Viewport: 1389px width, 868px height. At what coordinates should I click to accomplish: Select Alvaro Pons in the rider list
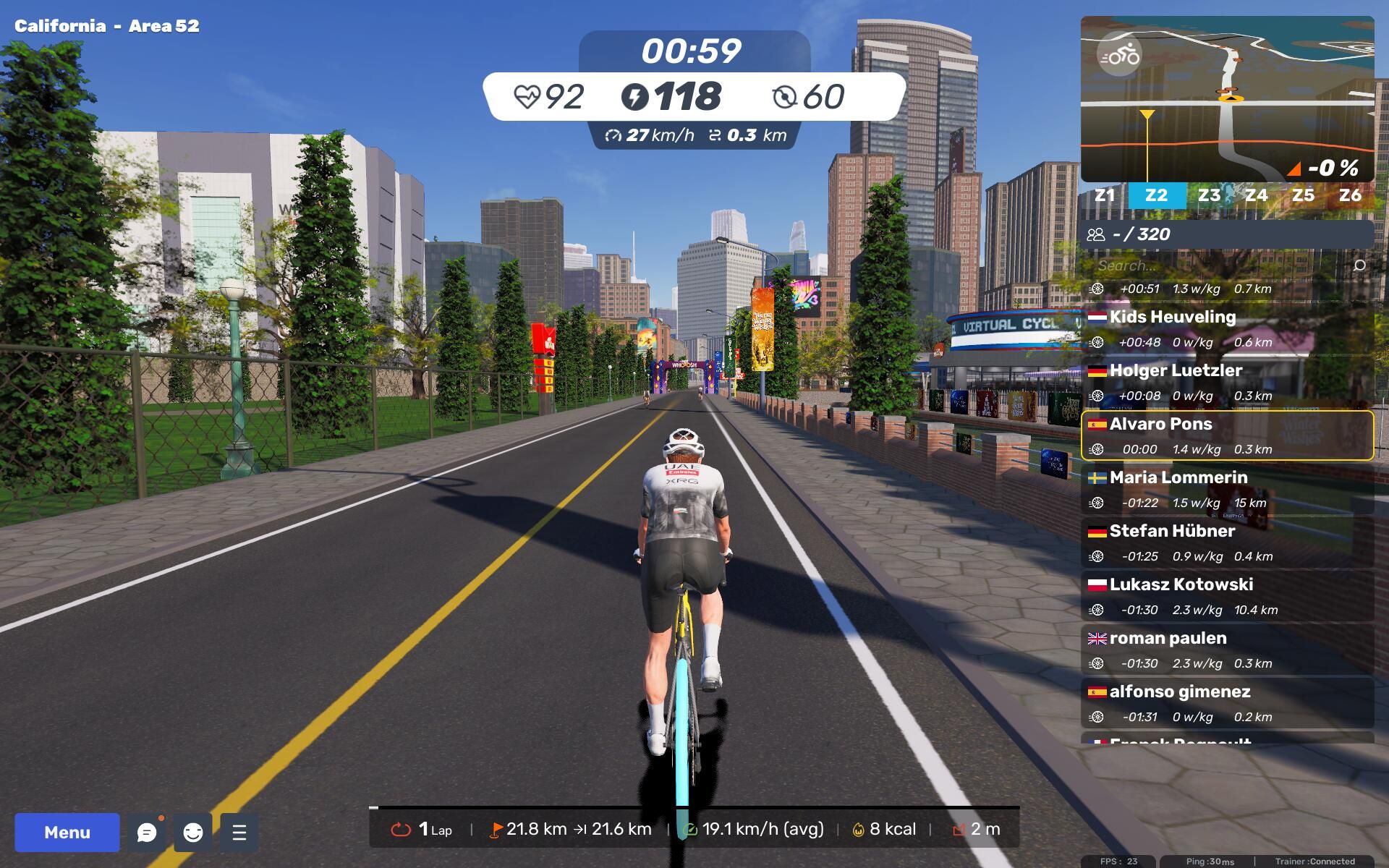point(1227,435)
